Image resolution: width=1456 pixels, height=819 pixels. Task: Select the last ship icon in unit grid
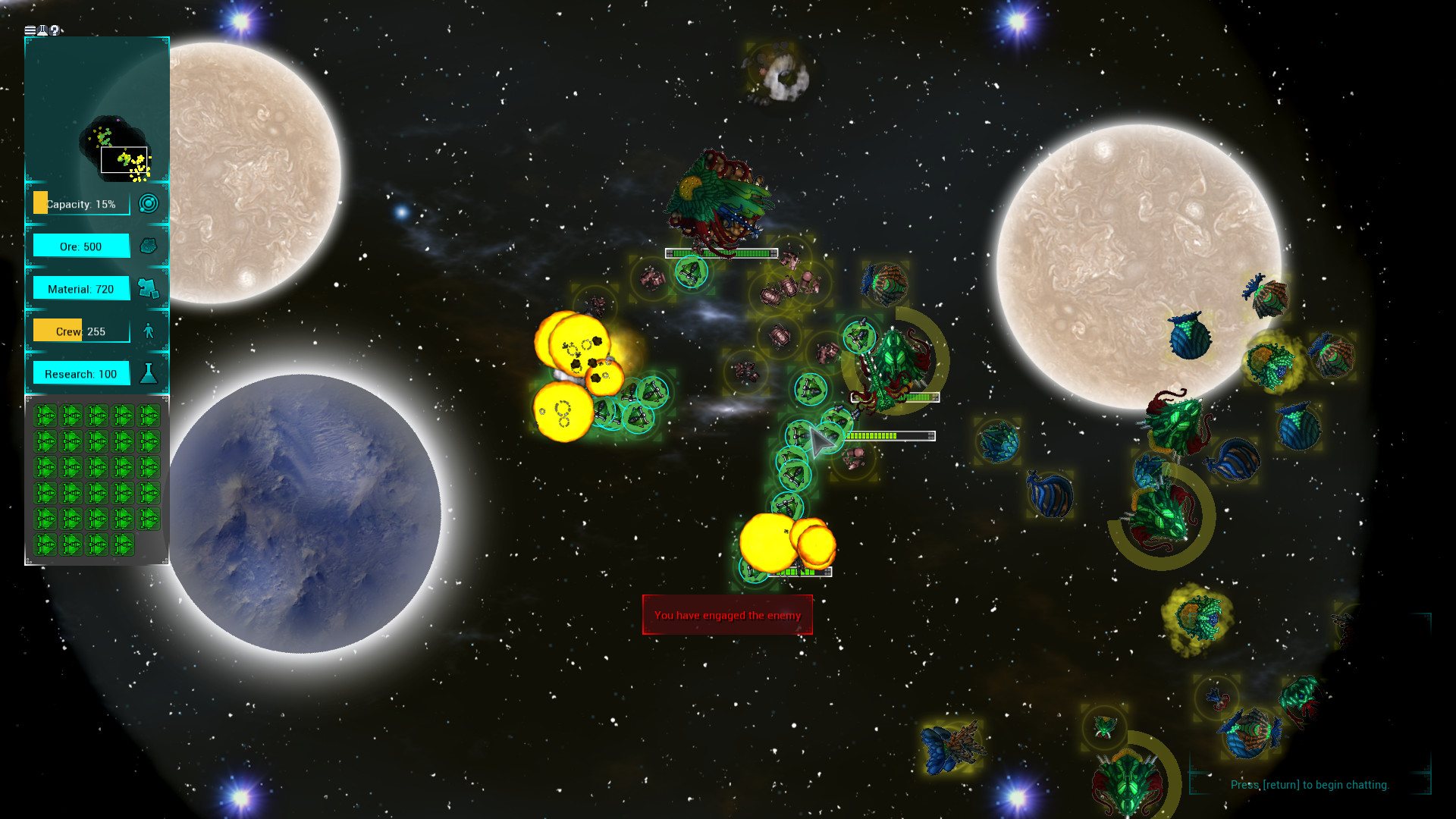(x=121, y=543)
